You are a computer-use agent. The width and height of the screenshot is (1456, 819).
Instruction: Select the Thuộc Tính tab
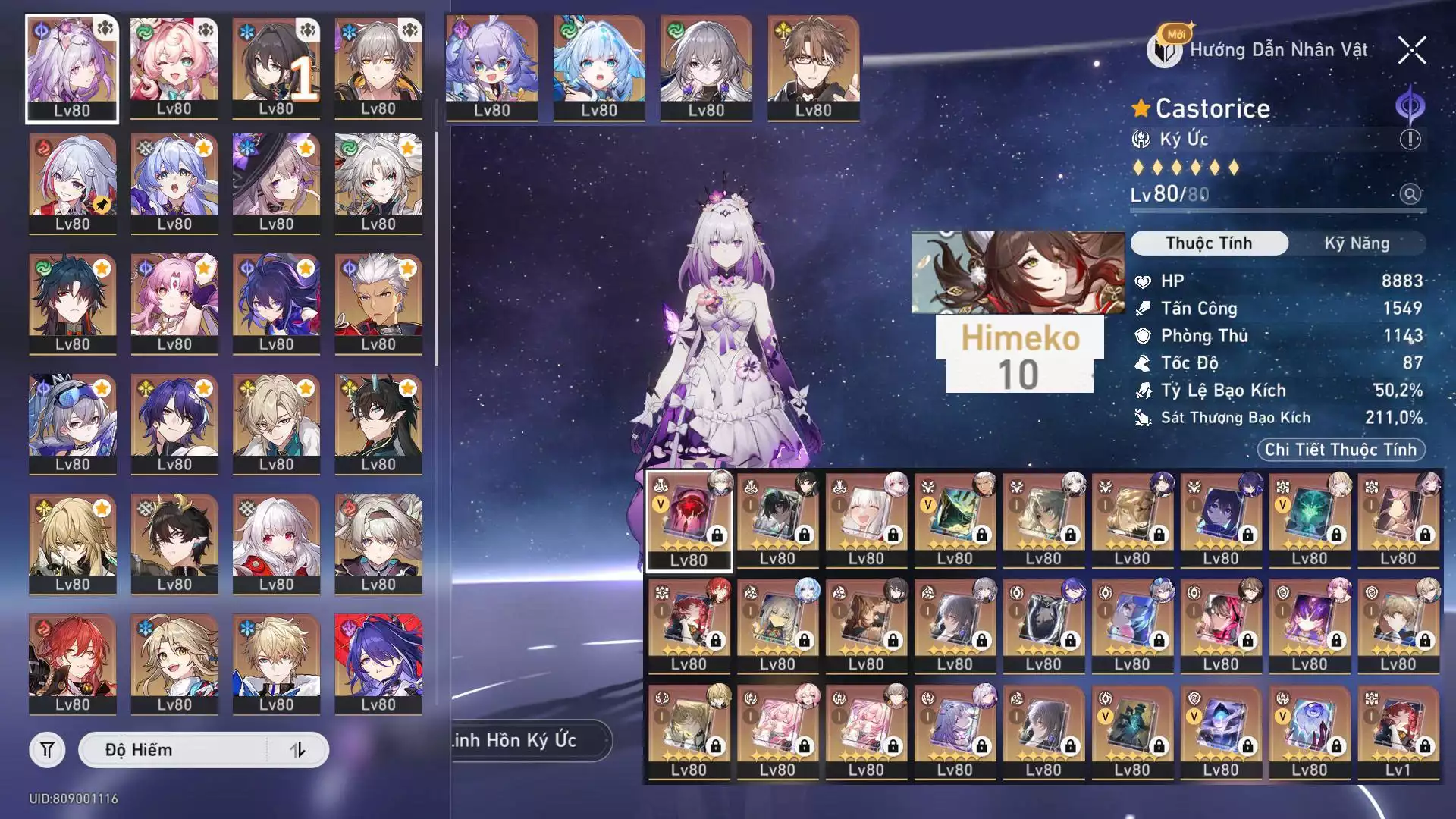pyautogui.click(x=1209, y=243)
